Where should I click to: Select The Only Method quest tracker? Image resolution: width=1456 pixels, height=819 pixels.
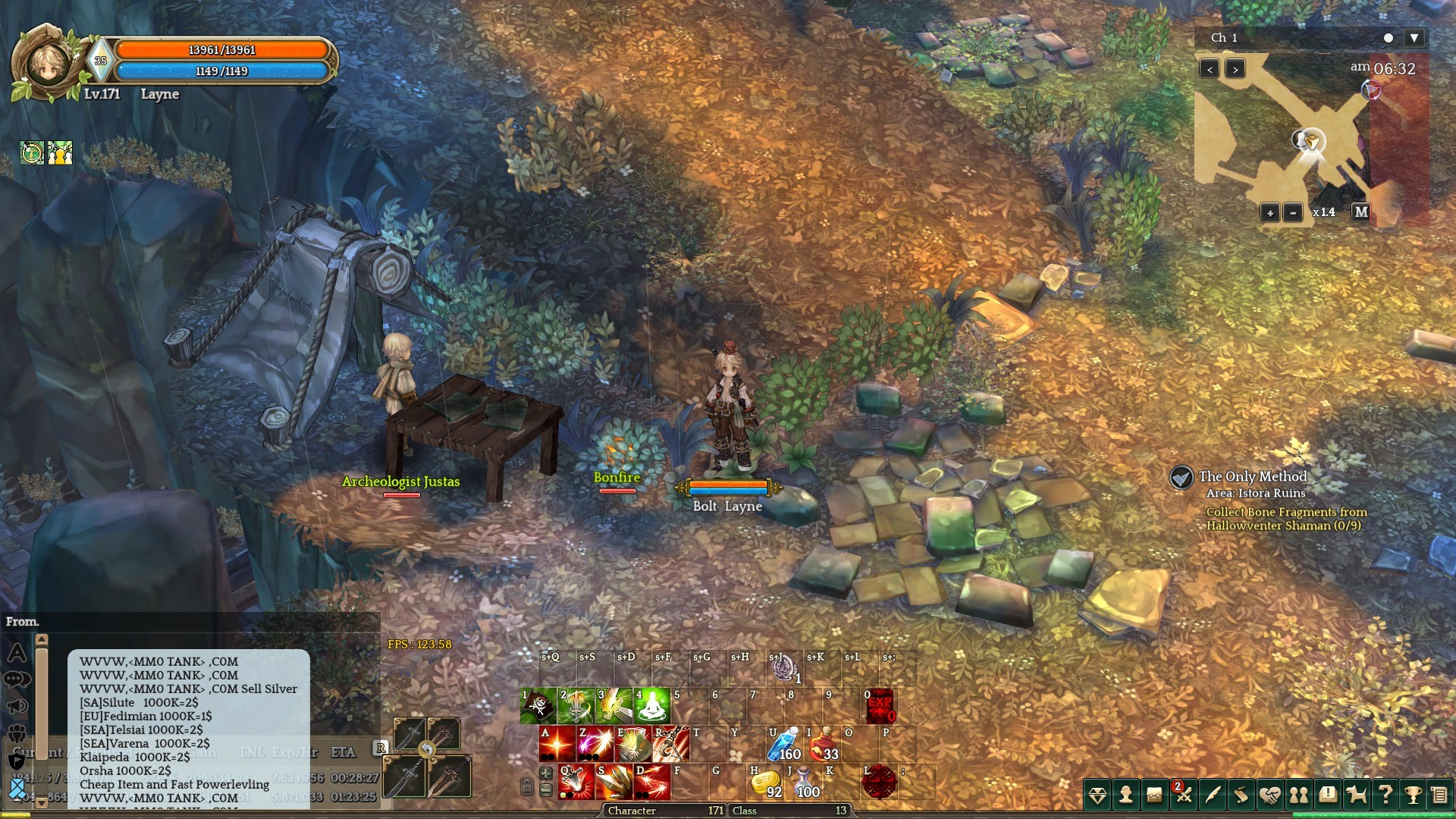point(1252,477)
